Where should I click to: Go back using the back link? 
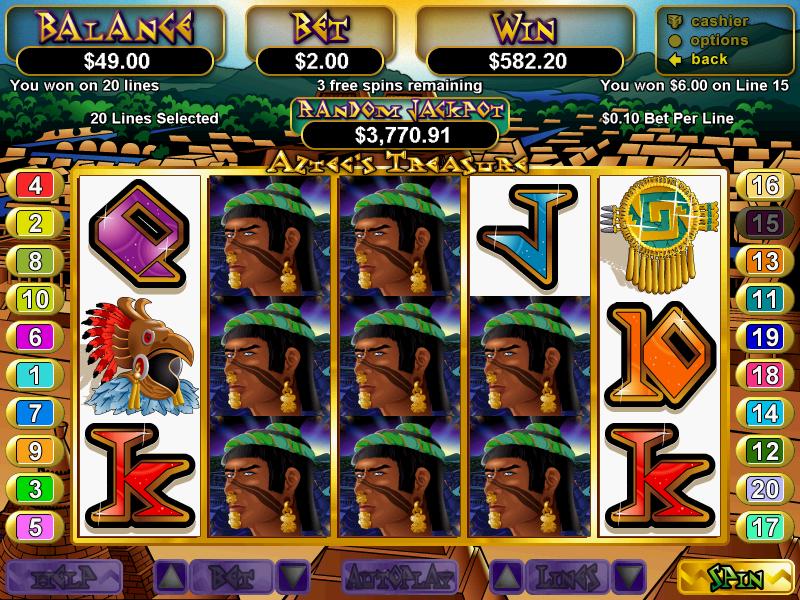(x=708, y=59)
